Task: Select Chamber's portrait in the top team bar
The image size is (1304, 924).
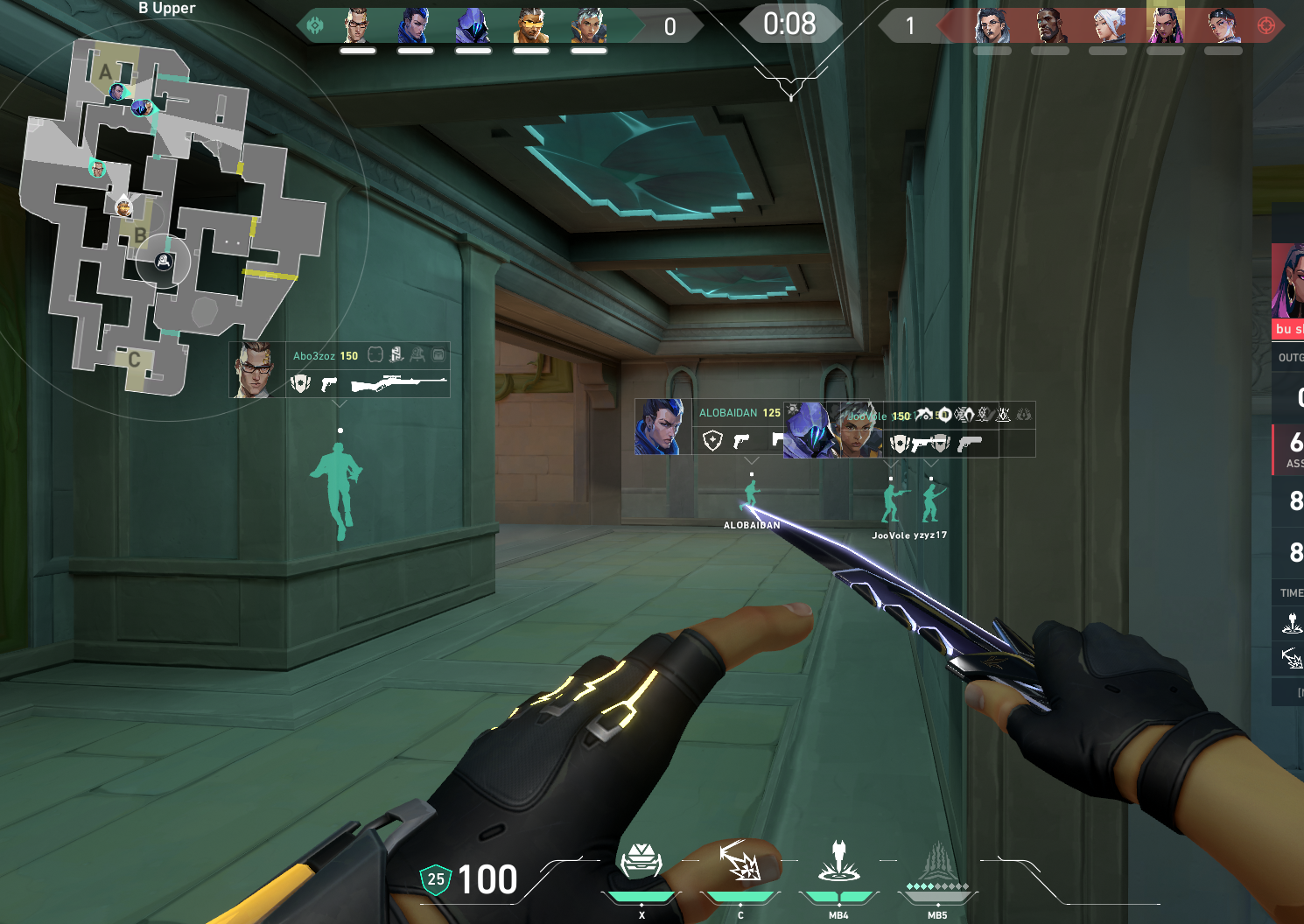Action: coord(357,26)
